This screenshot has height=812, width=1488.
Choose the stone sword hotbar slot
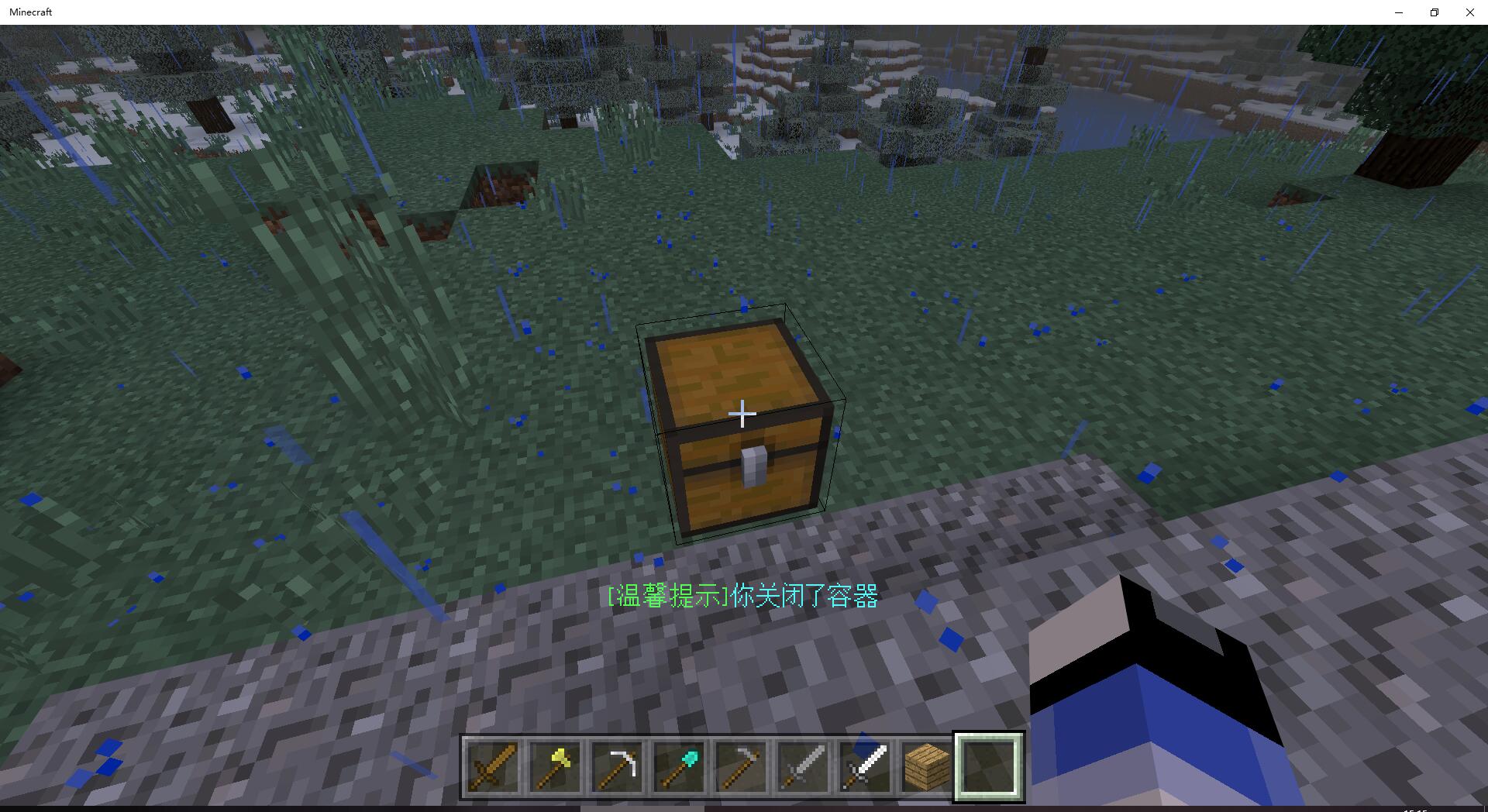(x=803, y=766)
